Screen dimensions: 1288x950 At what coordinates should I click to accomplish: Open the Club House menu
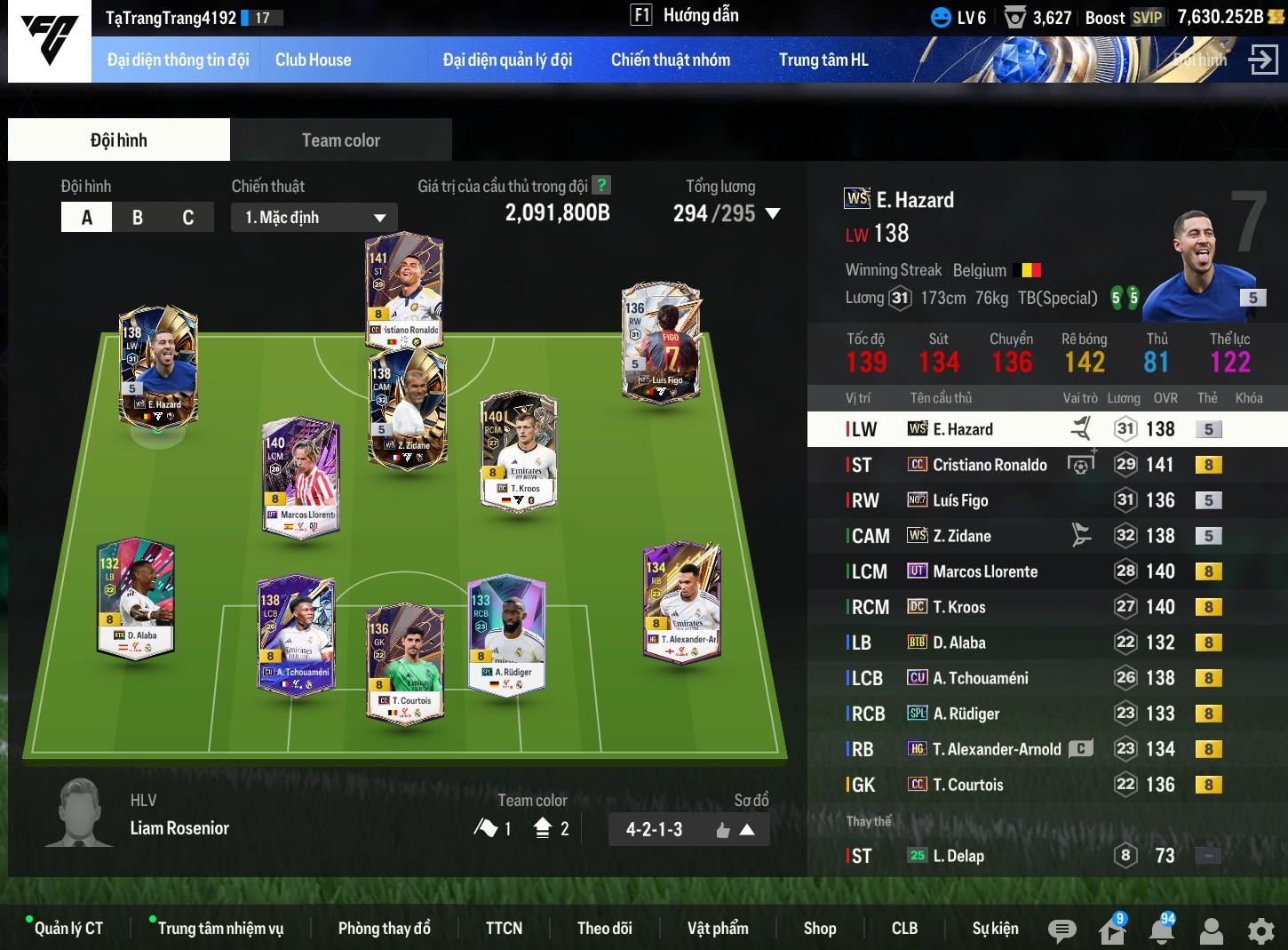(x=313, y=60)
